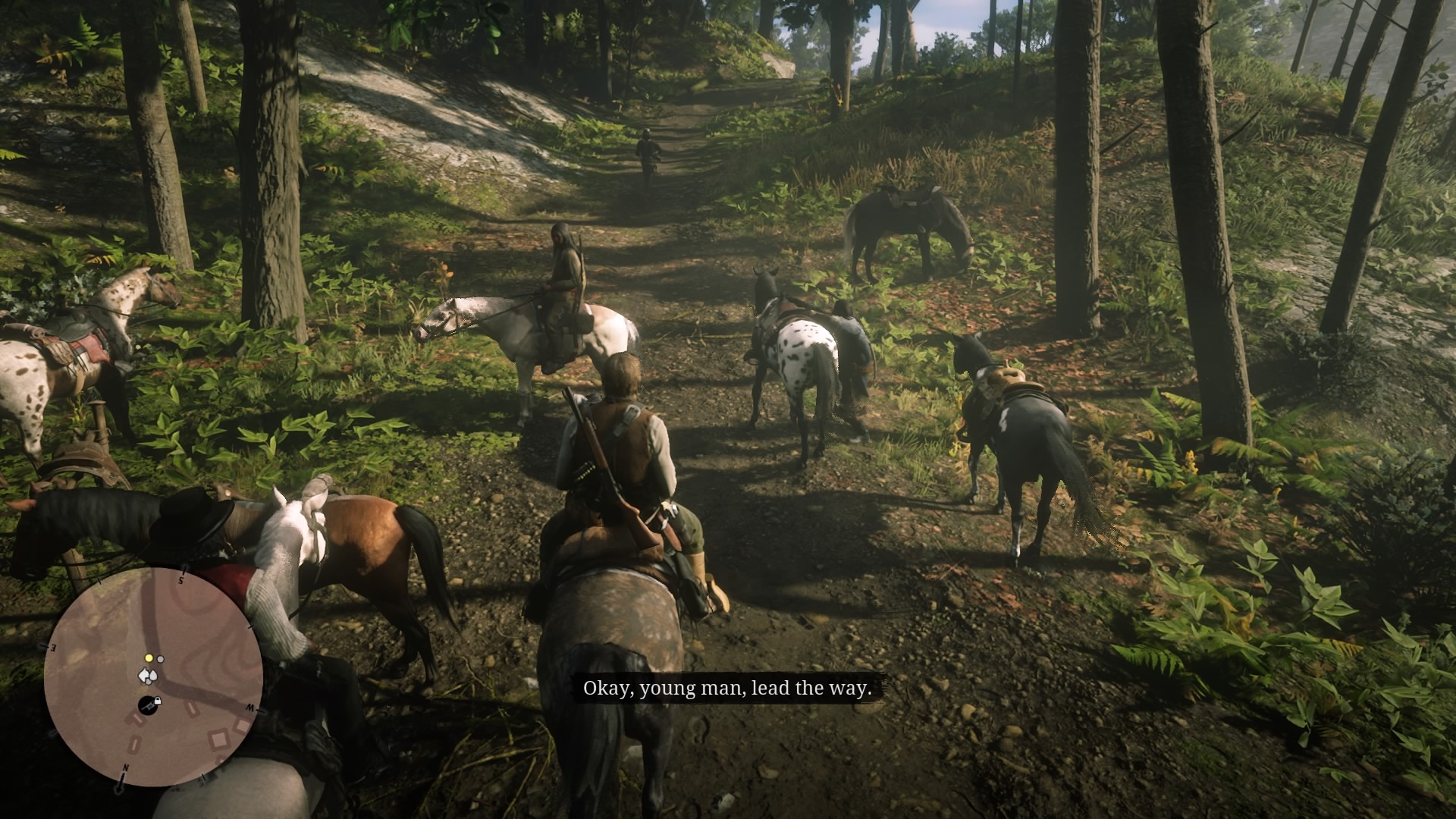The image size is (1456, 819).
Task: Click the lock icon at the minimap center
Action: click(x=157, y=701)
